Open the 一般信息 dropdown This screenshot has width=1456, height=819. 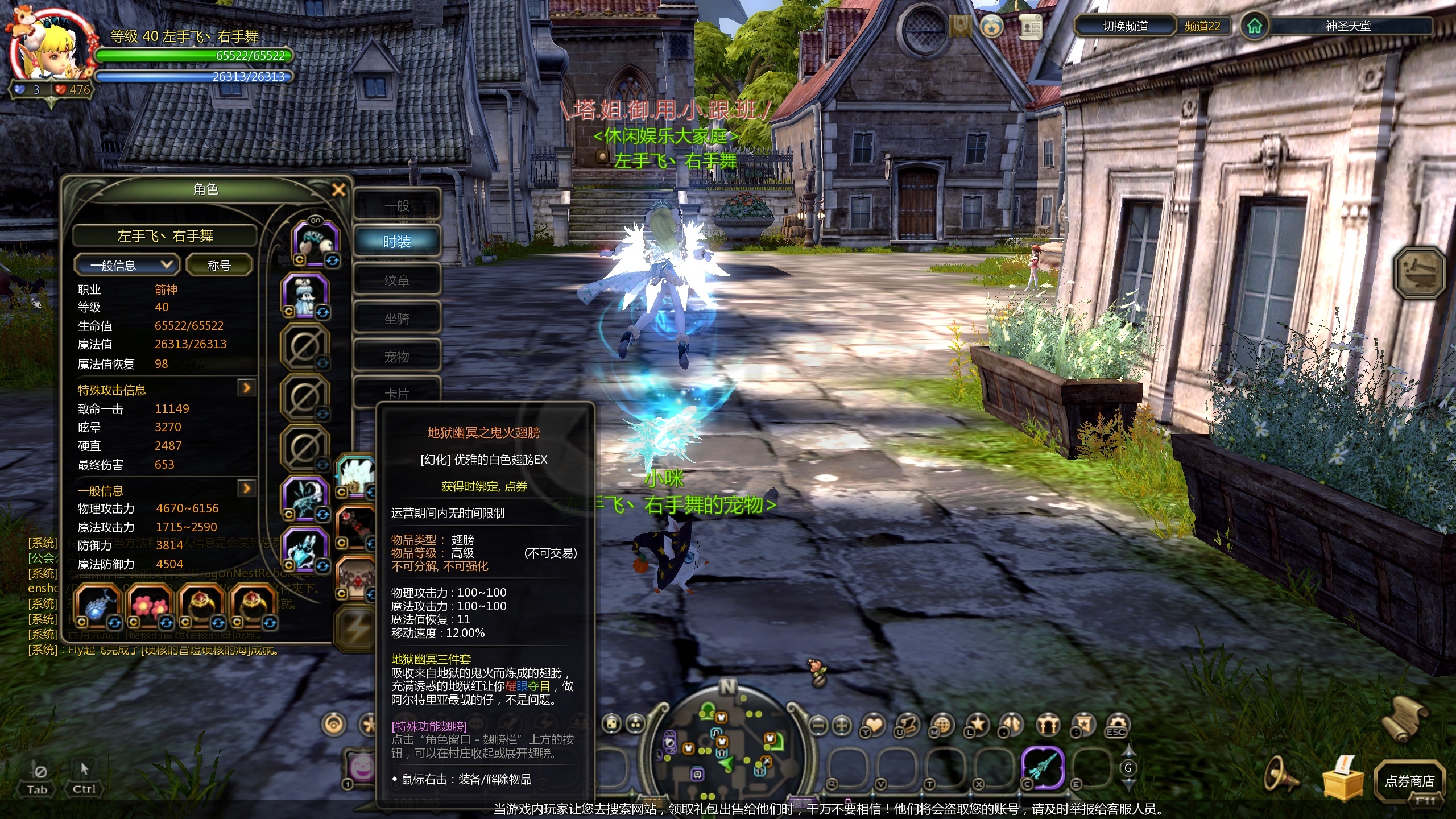pyautogui.click(x=126, y=265)
